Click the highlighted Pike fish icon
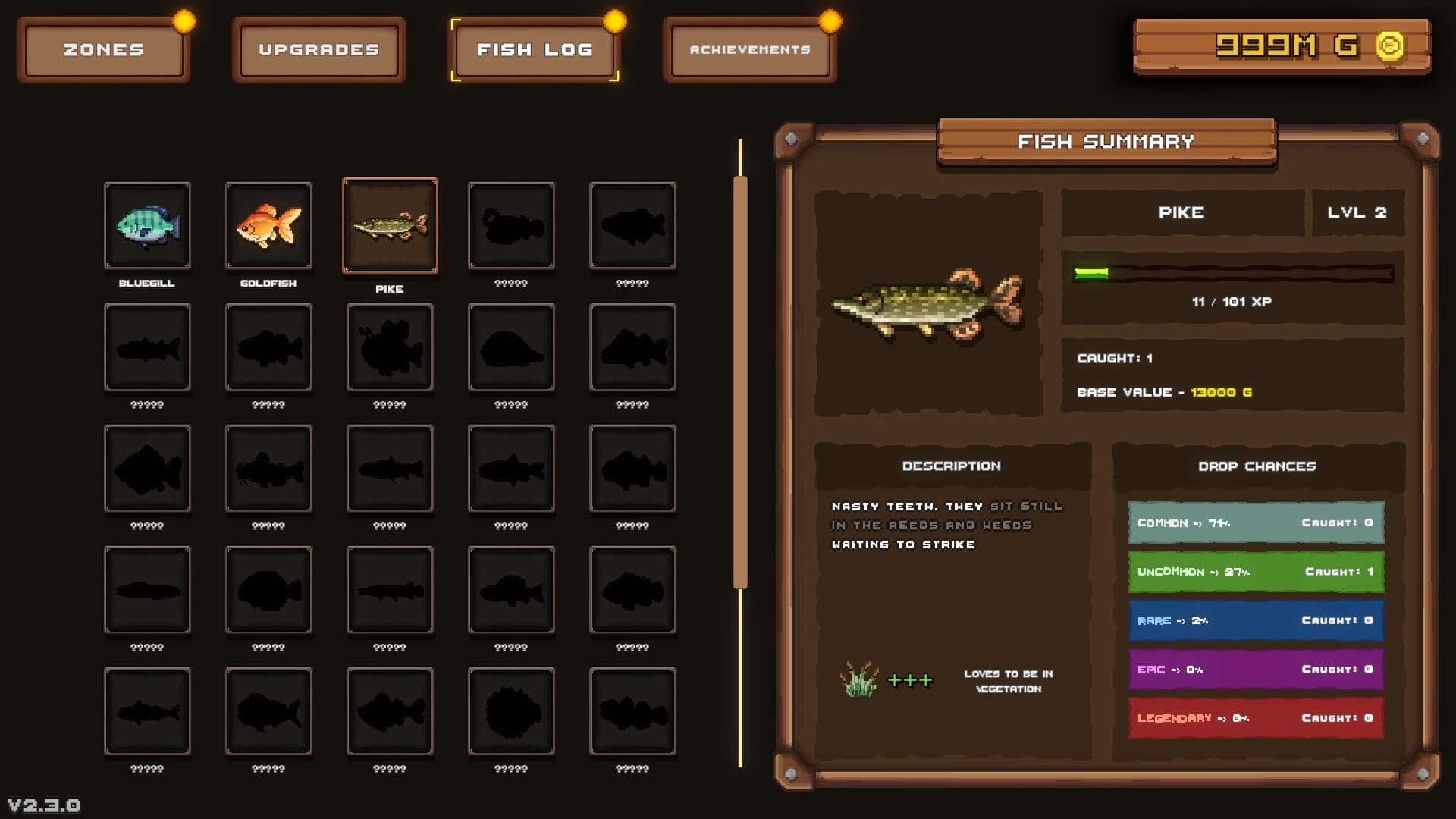 point(391,225)
